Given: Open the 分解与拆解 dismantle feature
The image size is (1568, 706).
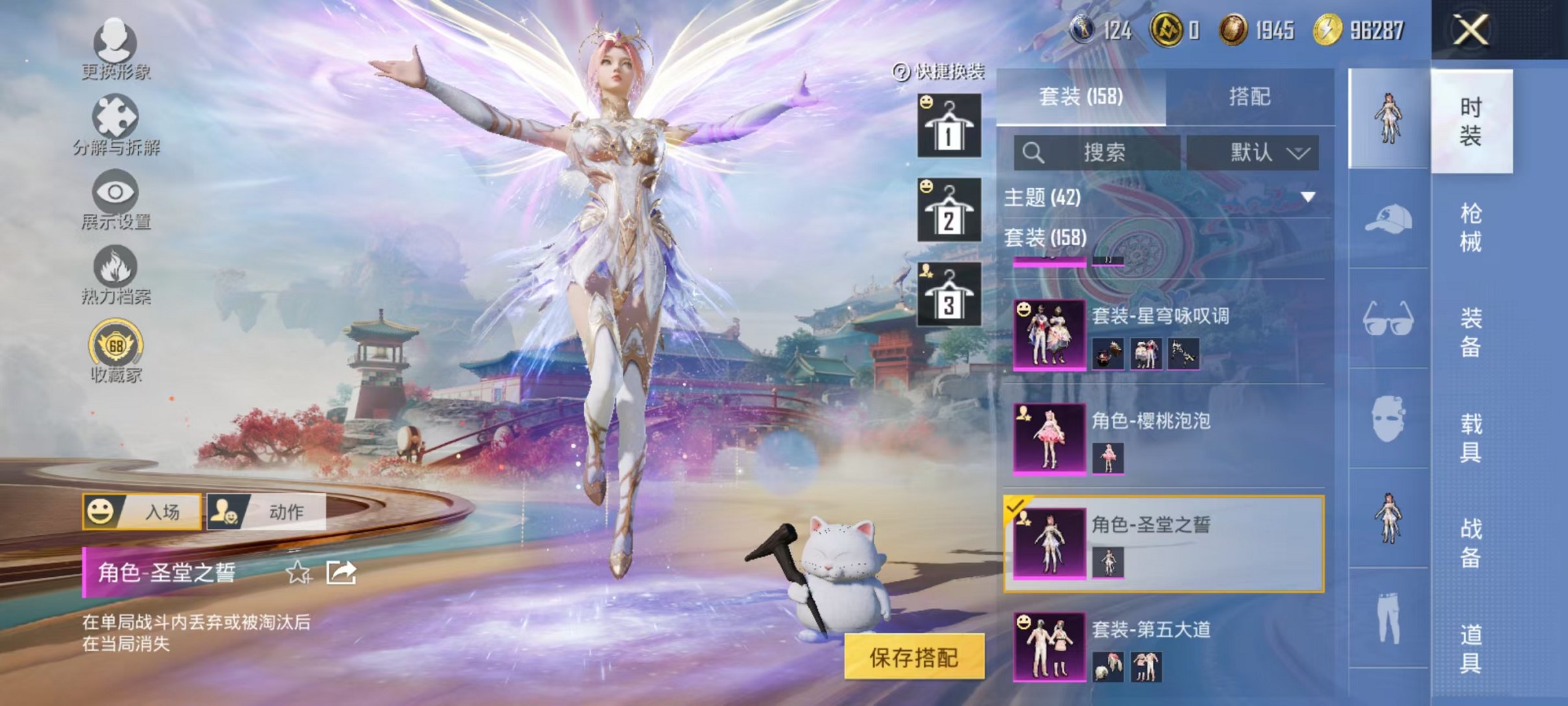Looking at the screenshot, I should point(114,120).
